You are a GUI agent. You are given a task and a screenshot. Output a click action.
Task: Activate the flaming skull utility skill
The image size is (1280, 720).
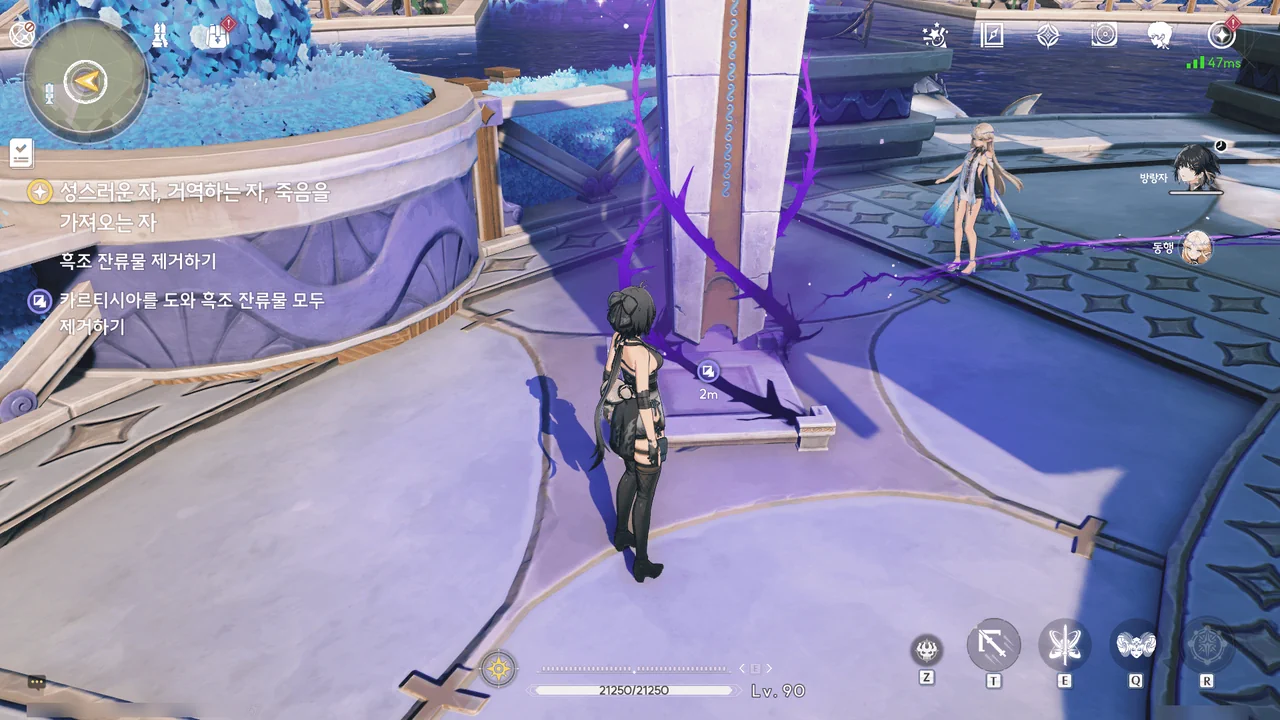pyautogui.click(x=927, y=651)
